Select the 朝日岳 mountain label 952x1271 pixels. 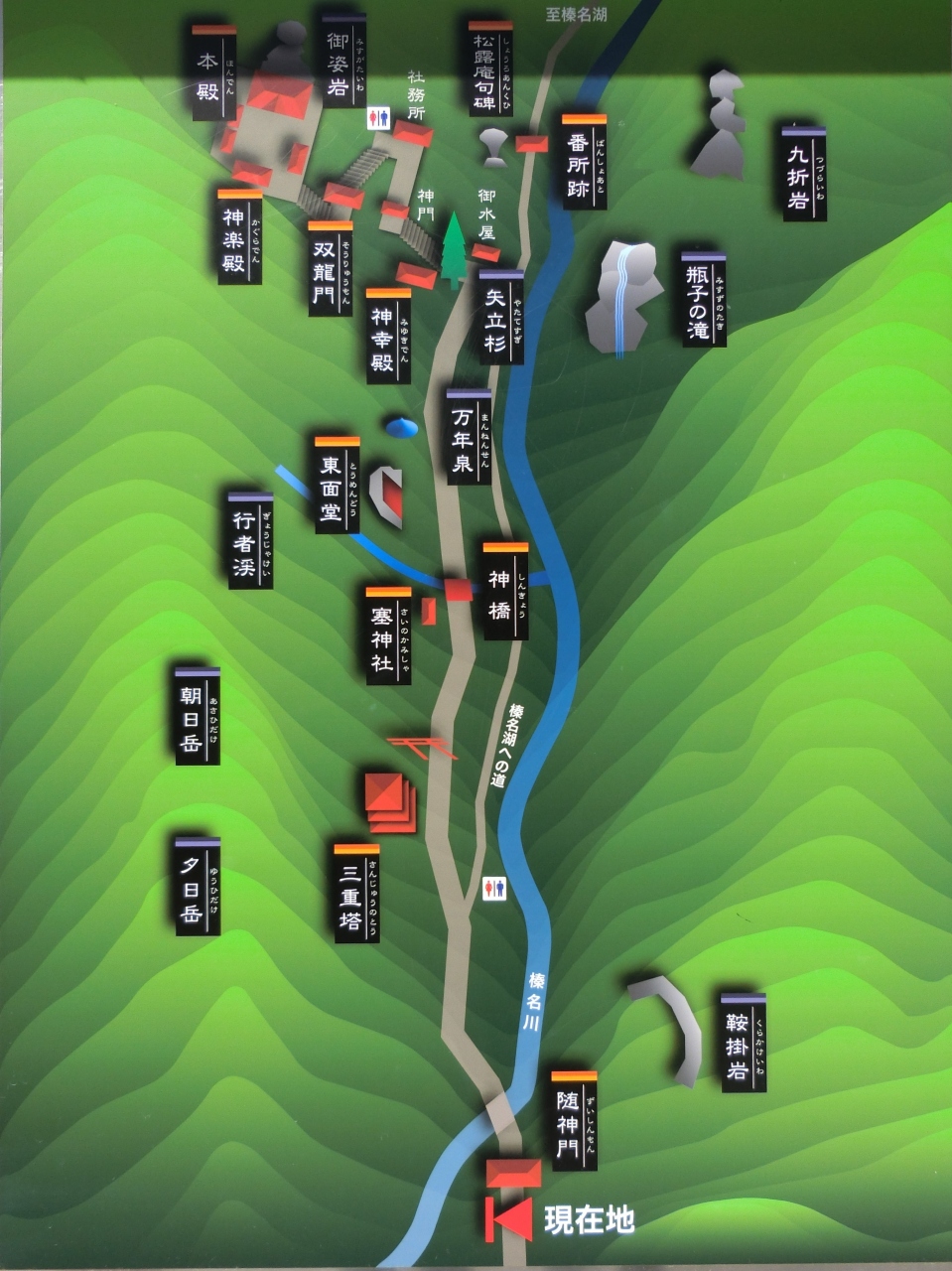[197, 716]
